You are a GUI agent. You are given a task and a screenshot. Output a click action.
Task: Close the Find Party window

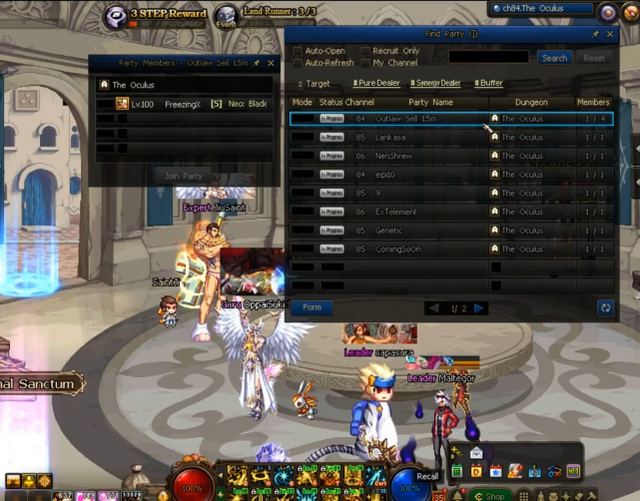pyautogui.click(x=609, y=34)
